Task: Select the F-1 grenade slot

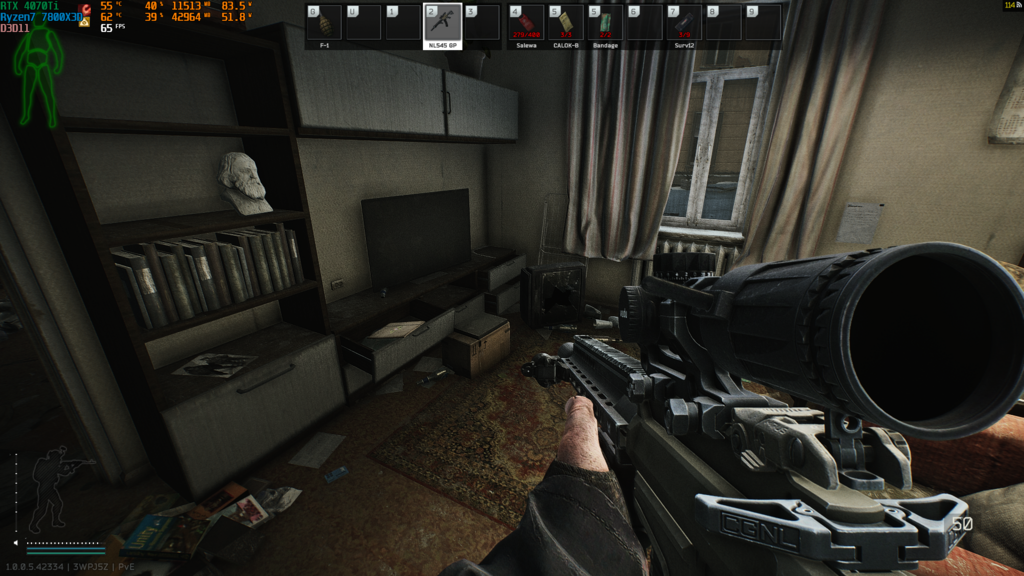Action: pyautogui.click(x=324, y=22)
